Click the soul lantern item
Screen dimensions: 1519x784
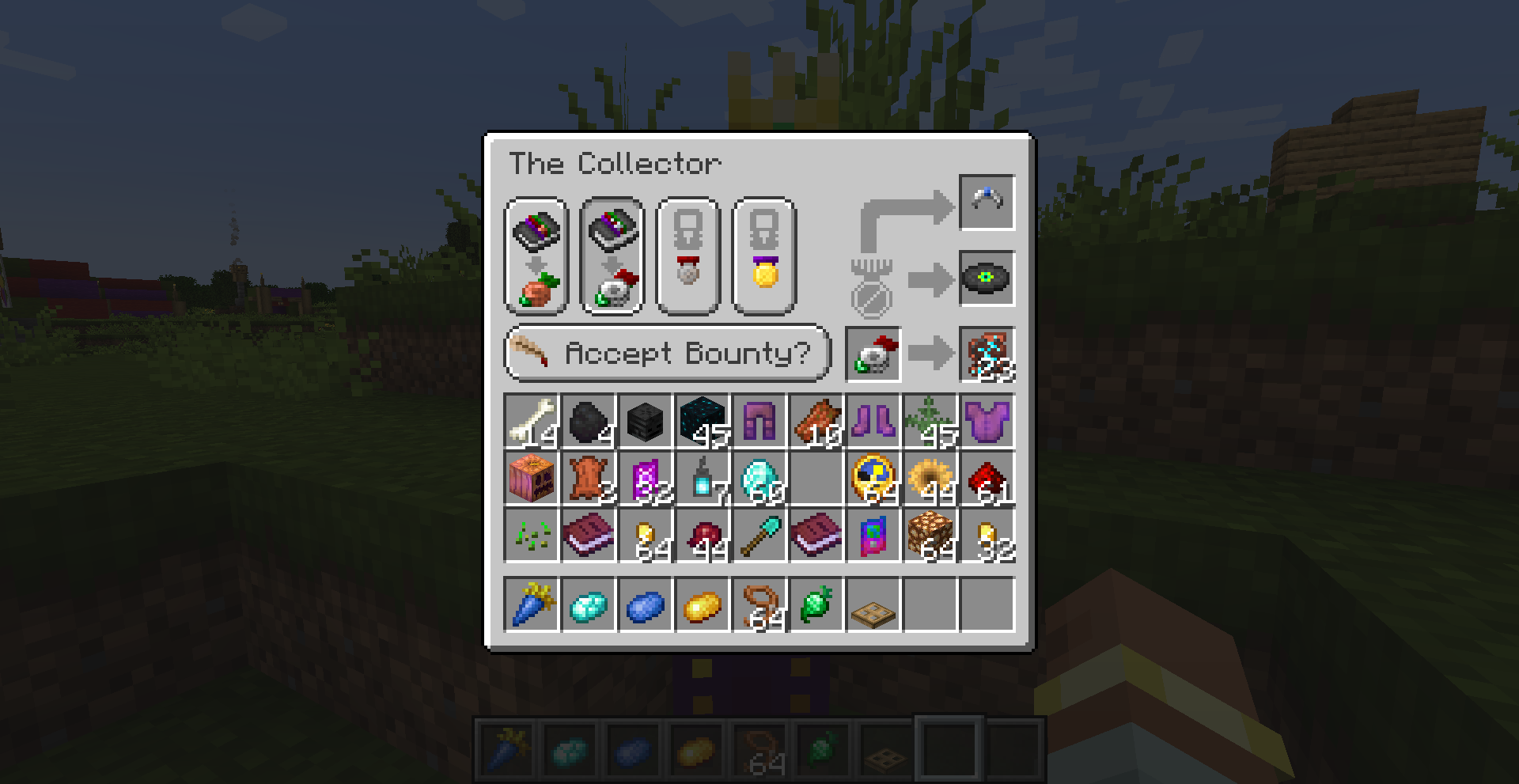click(x=703, y=479)
